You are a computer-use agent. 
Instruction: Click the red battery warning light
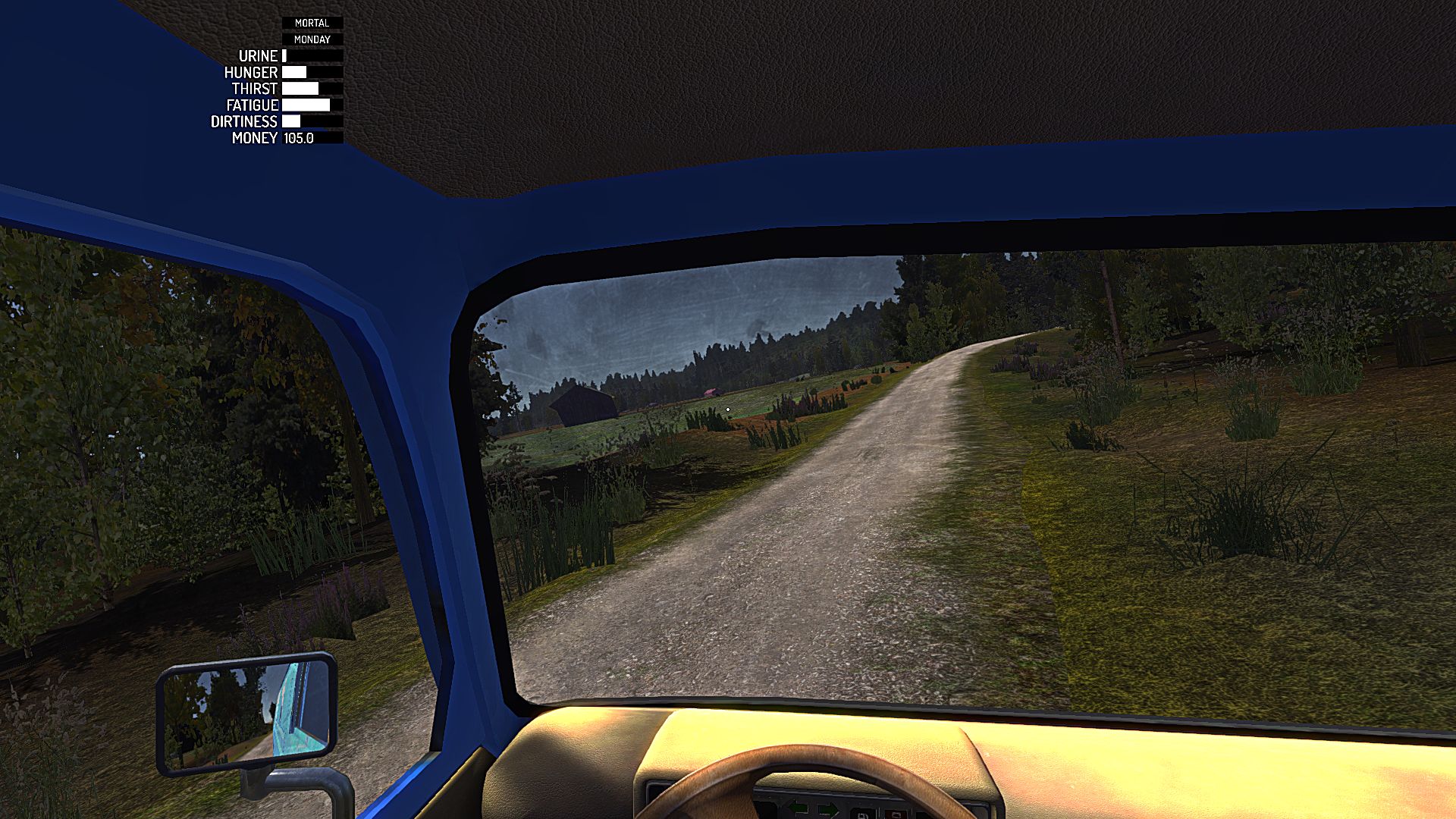tap(897, 815)
